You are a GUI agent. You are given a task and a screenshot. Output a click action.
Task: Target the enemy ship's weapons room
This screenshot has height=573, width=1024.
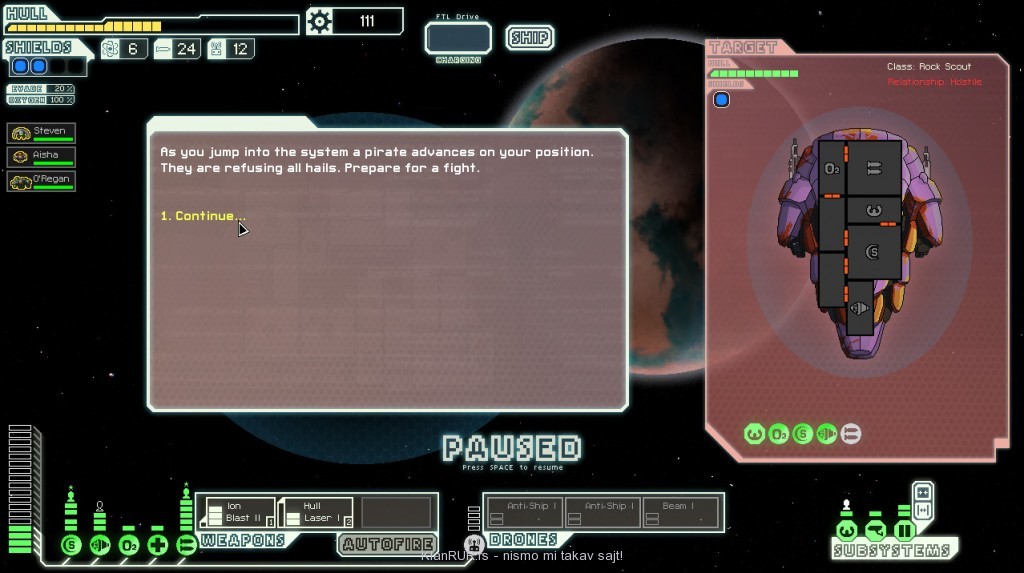coord(872,168)
